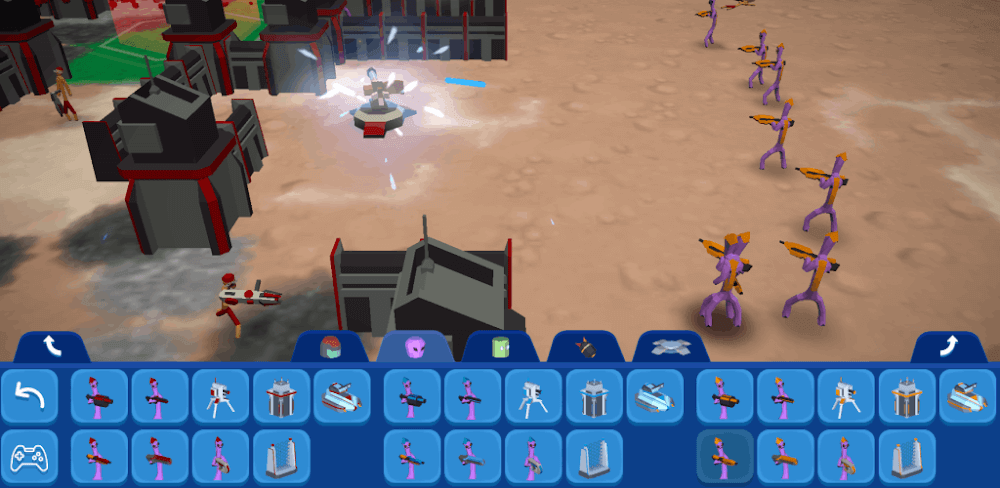Screen dimensions: 1000x488
Task: Rotate camera with the left curved arrow tab
Action: click(52, 347)
